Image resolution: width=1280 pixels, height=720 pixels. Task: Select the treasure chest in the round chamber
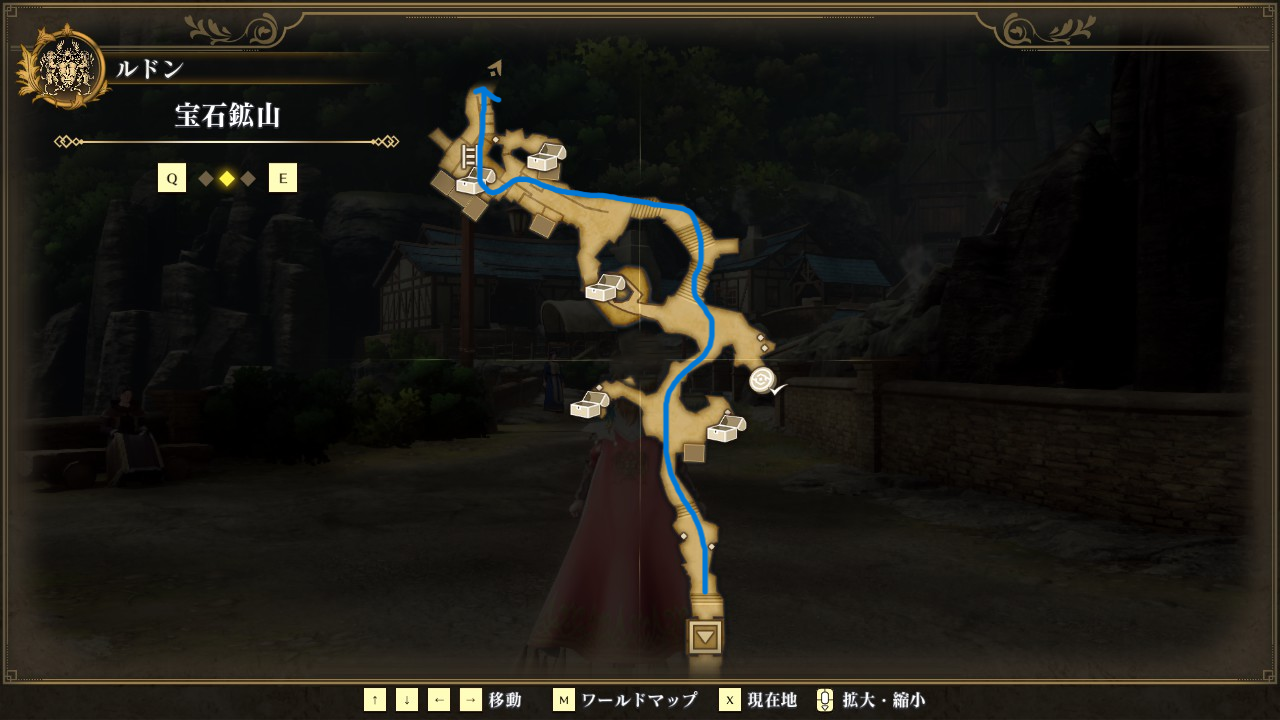point(605,288)
